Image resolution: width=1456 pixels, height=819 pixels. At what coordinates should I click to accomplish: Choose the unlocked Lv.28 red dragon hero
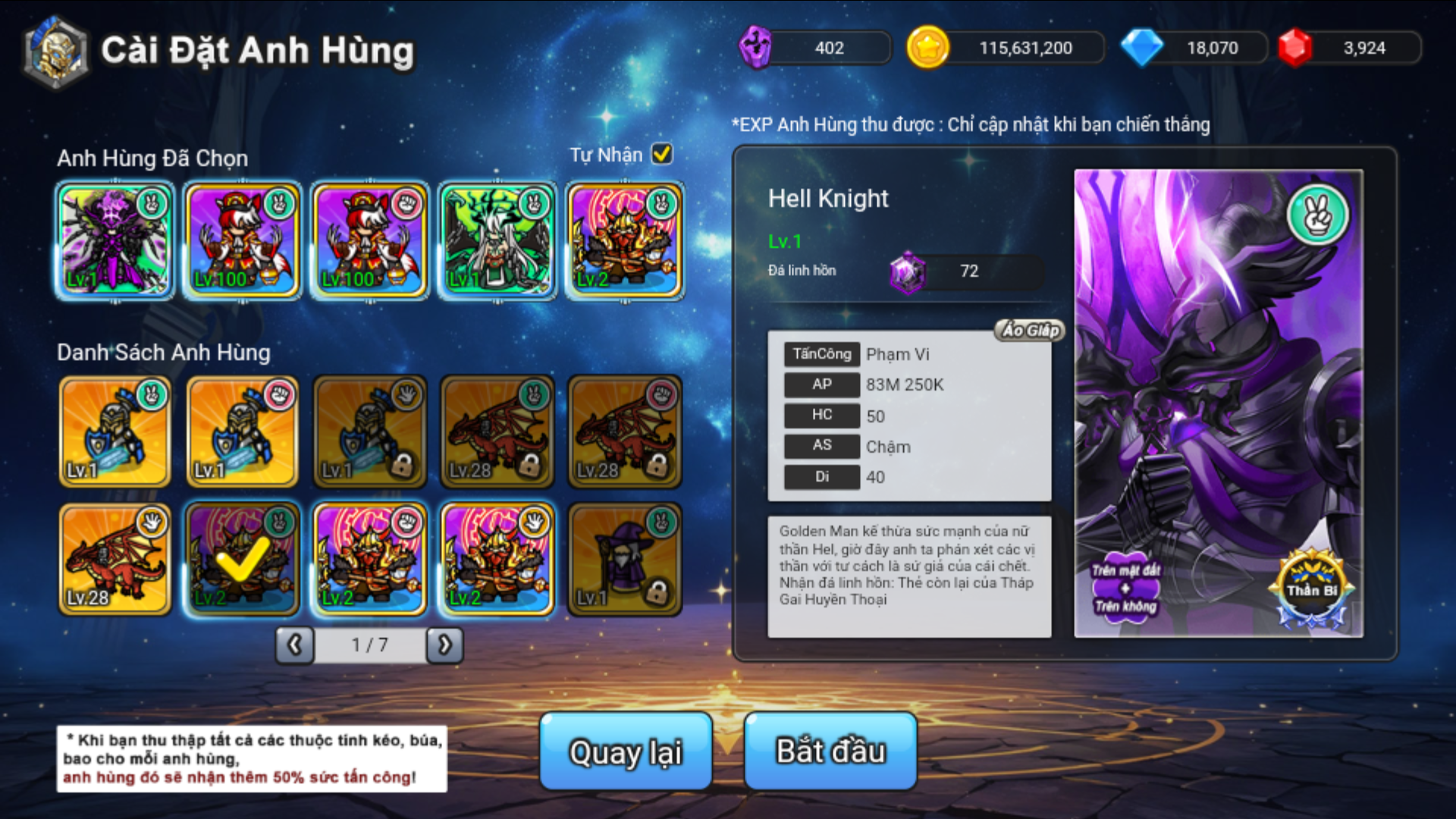tap(115, 559)
